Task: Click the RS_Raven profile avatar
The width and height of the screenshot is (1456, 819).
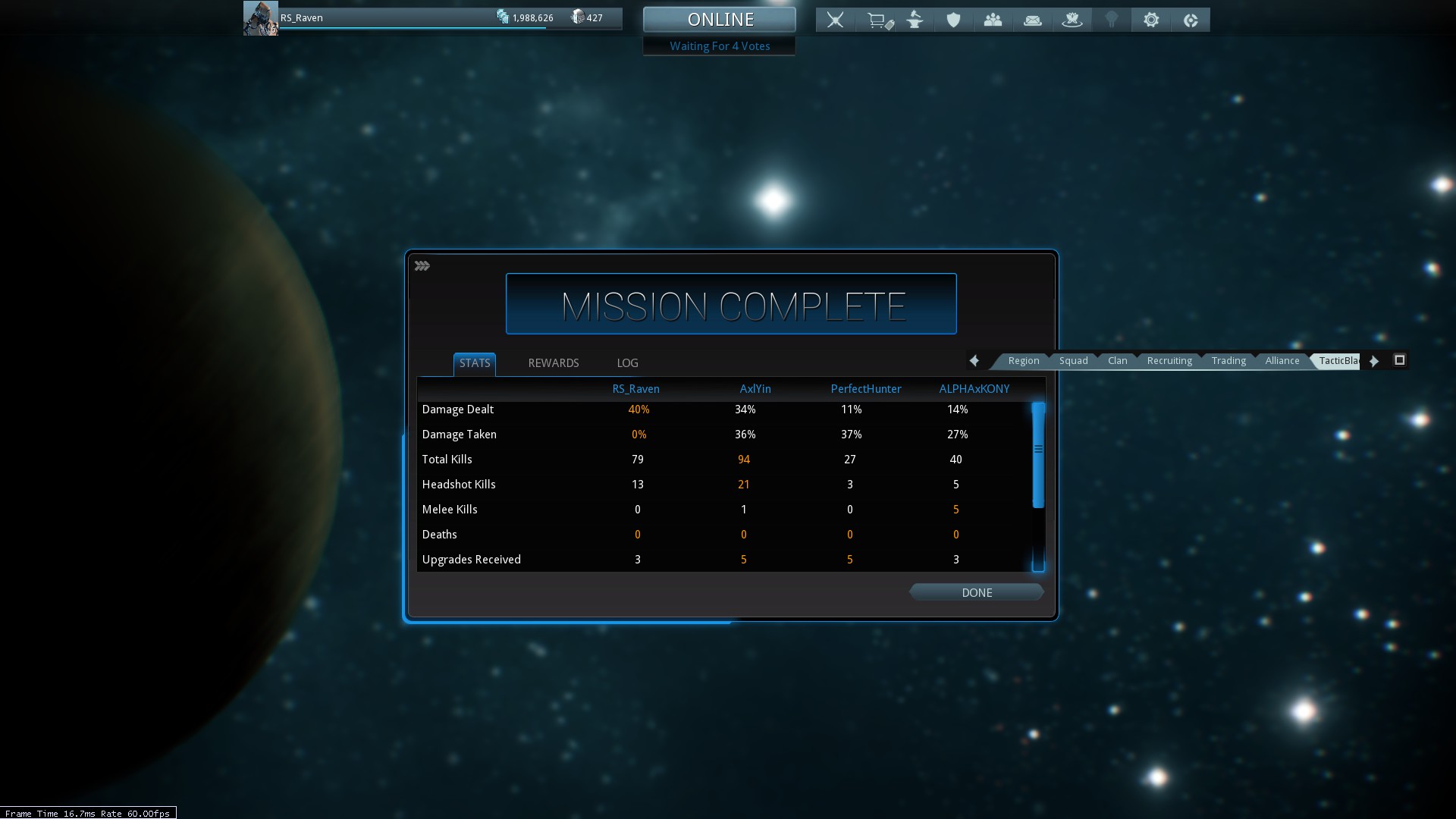Action: click(260, 18)
